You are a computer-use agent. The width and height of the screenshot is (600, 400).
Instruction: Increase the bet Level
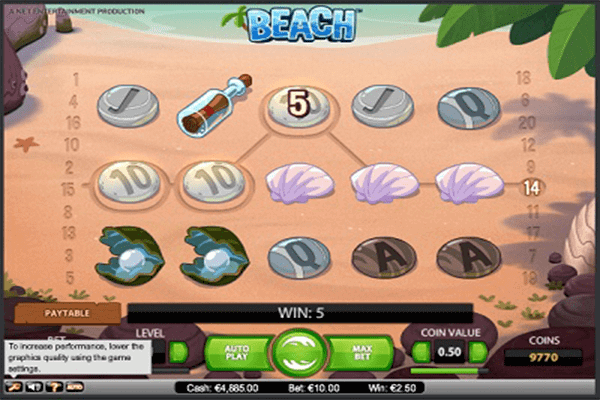[x=179, y=352]
